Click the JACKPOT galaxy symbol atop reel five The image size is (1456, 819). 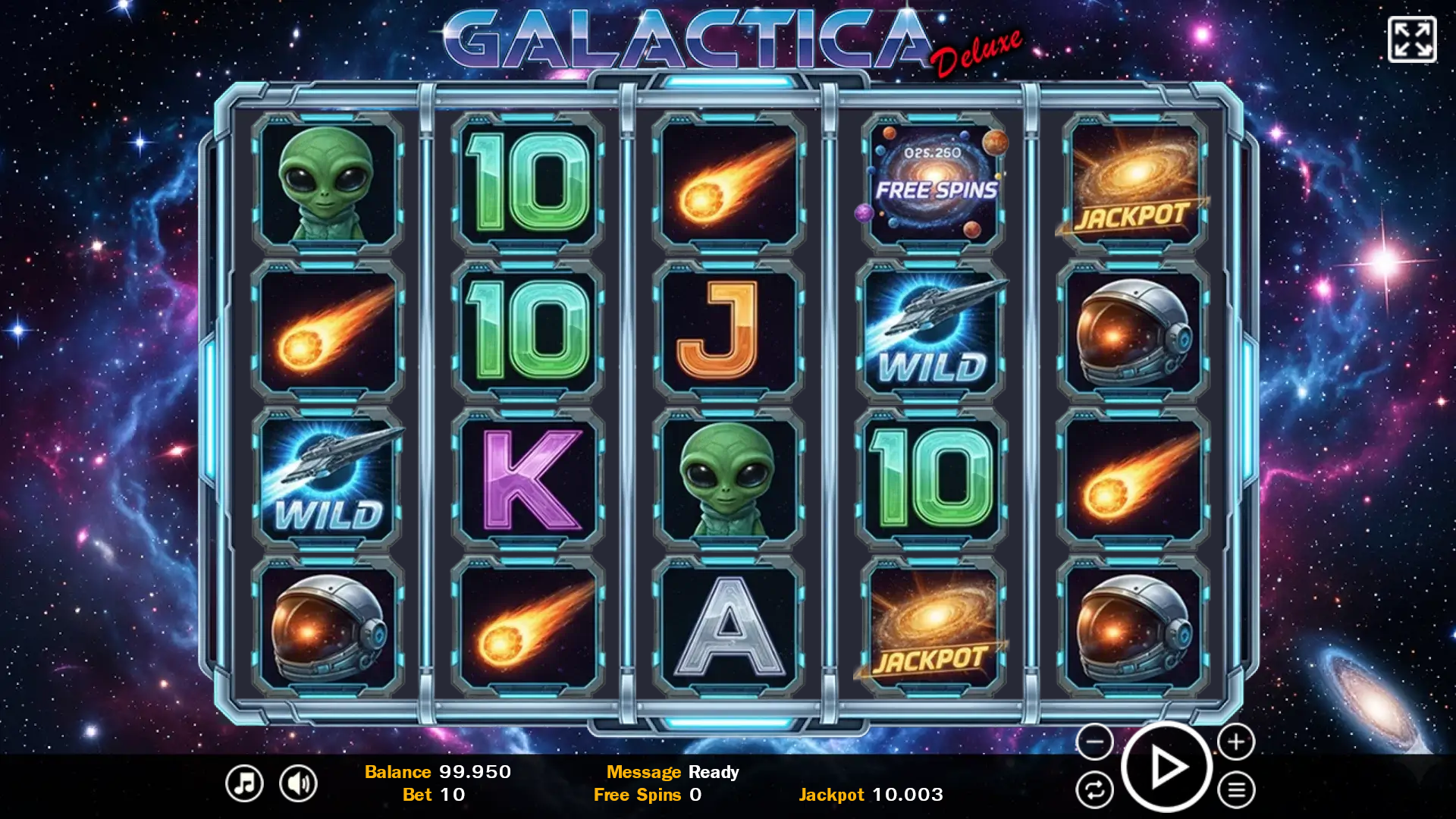(1133, 182)
